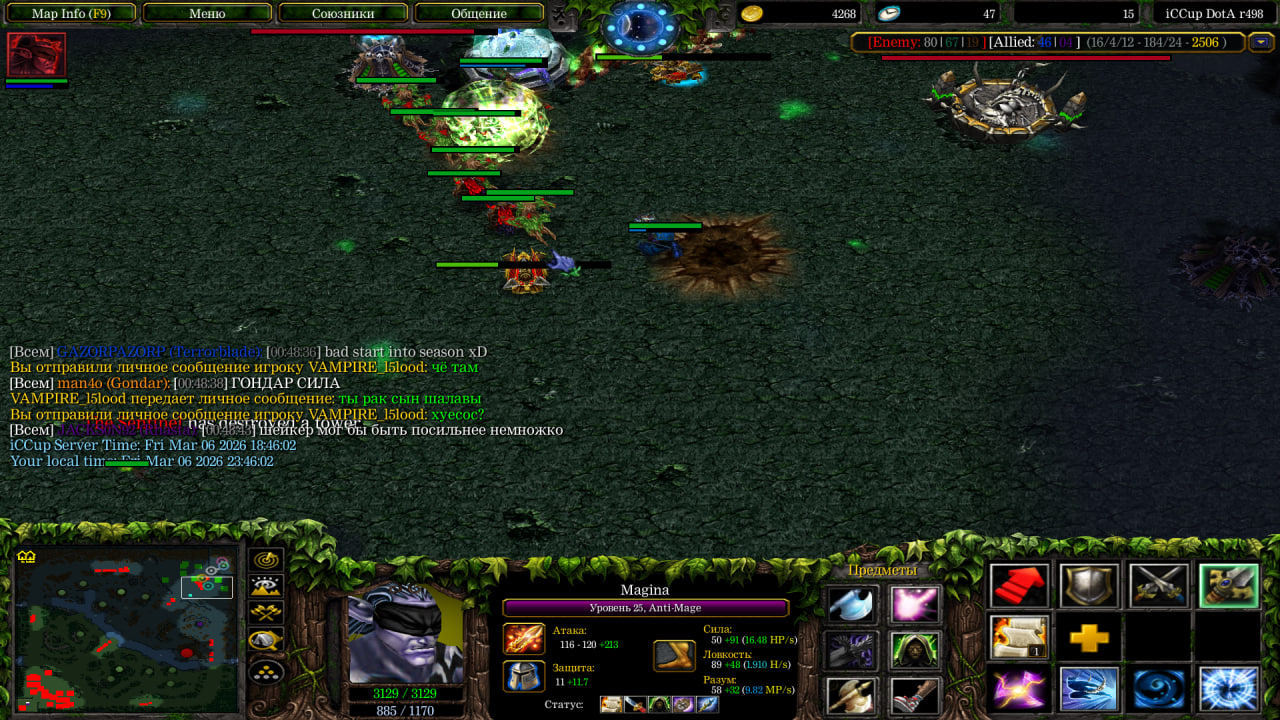Select the green hooded figure inventory item

915,651
